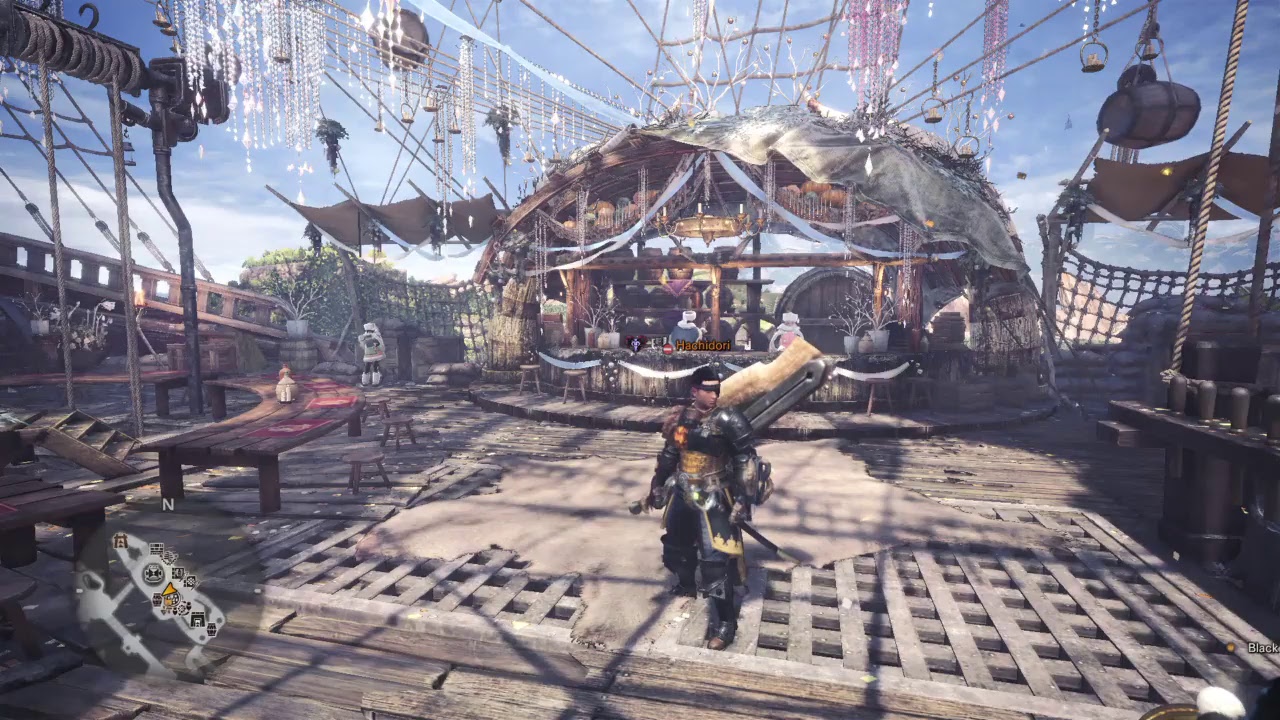This screenshot has height=720, width=1280.
Task: Select Hachidori's player nametag
Action: click(x=703, y=345)
